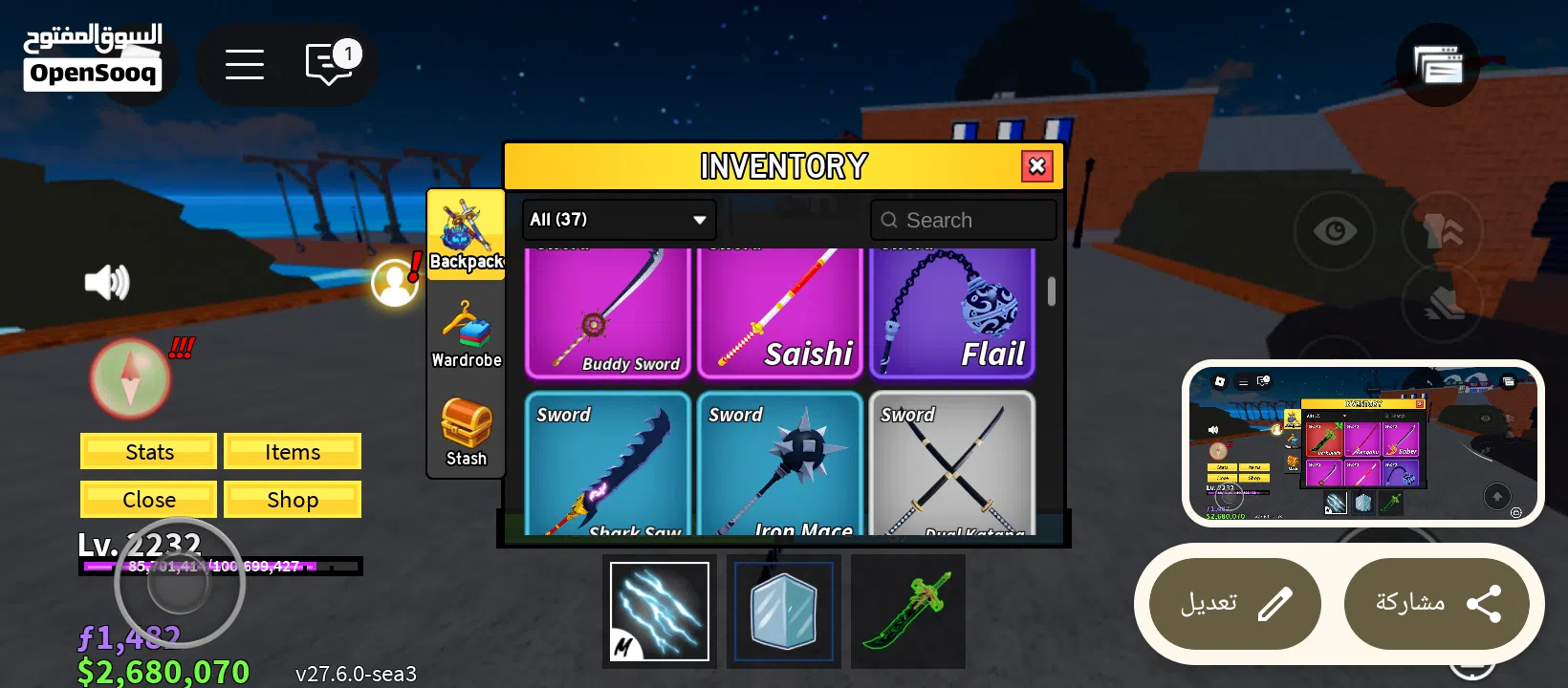Open the Stats menu
Viewport: 1568px width, 688px height.
(x=149, y=452)
